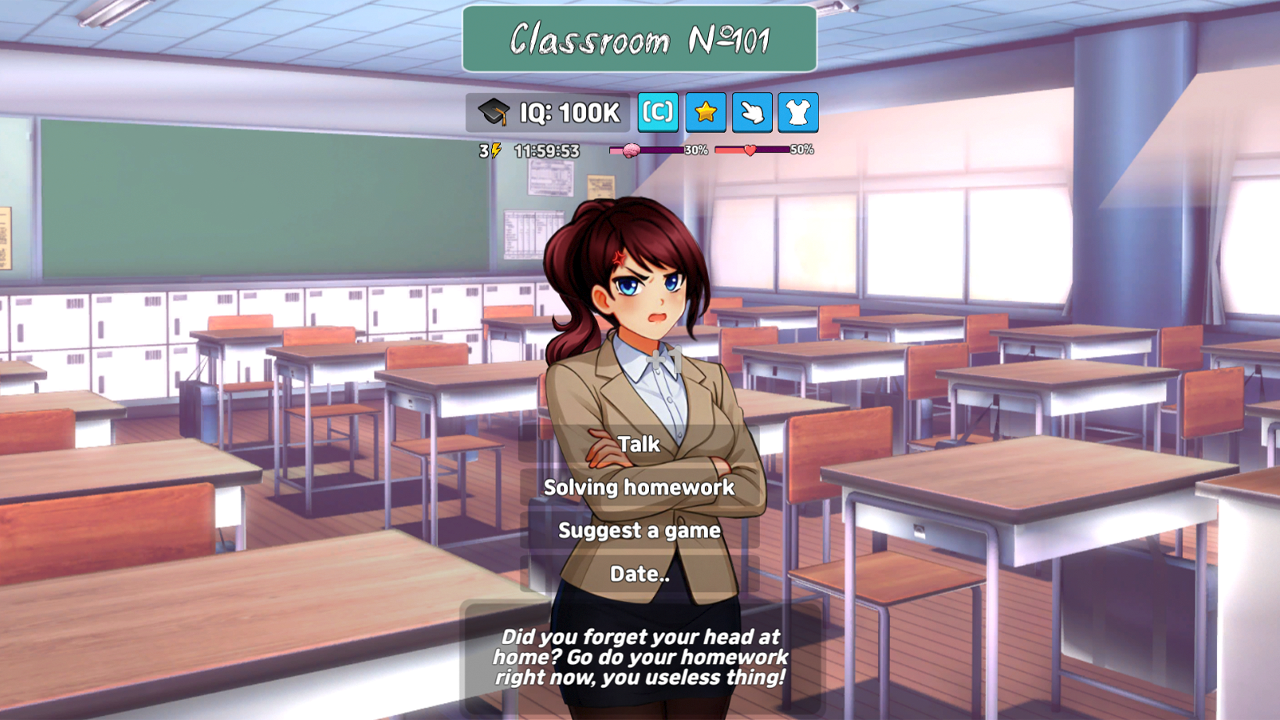Click the Classroom No 101 title banner
The width and height of the screenshot is (1280, 720).
[639, 39]
